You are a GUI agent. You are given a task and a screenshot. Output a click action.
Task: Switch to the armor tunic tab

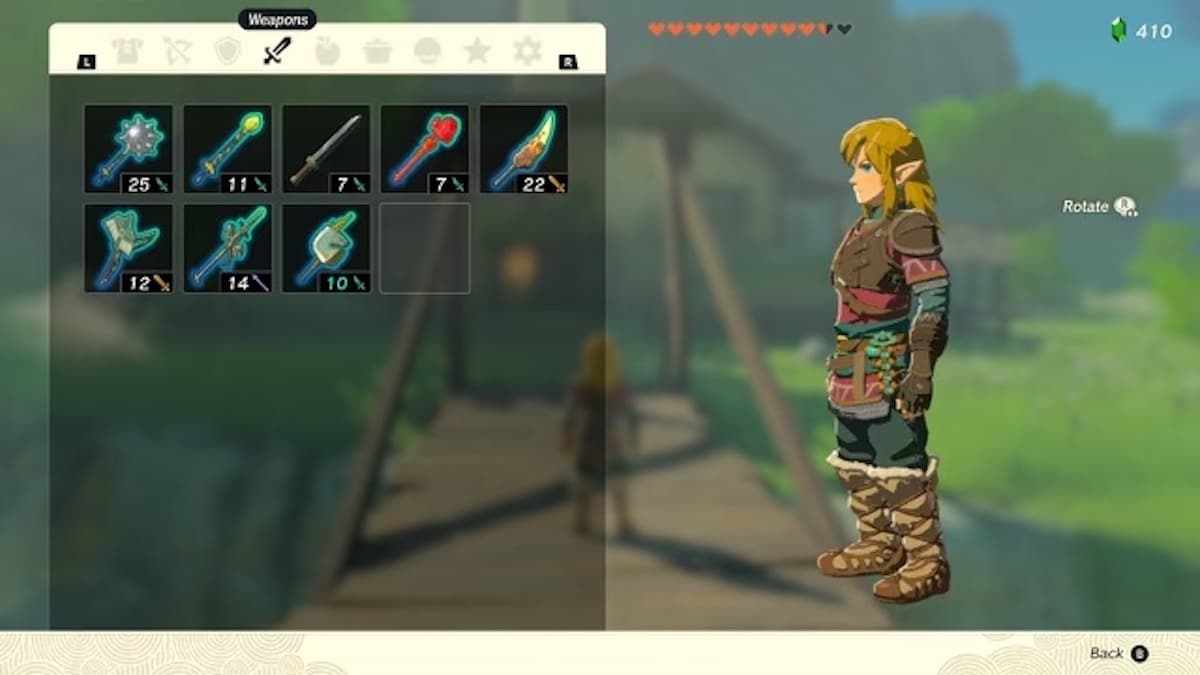tap(127, 51)
